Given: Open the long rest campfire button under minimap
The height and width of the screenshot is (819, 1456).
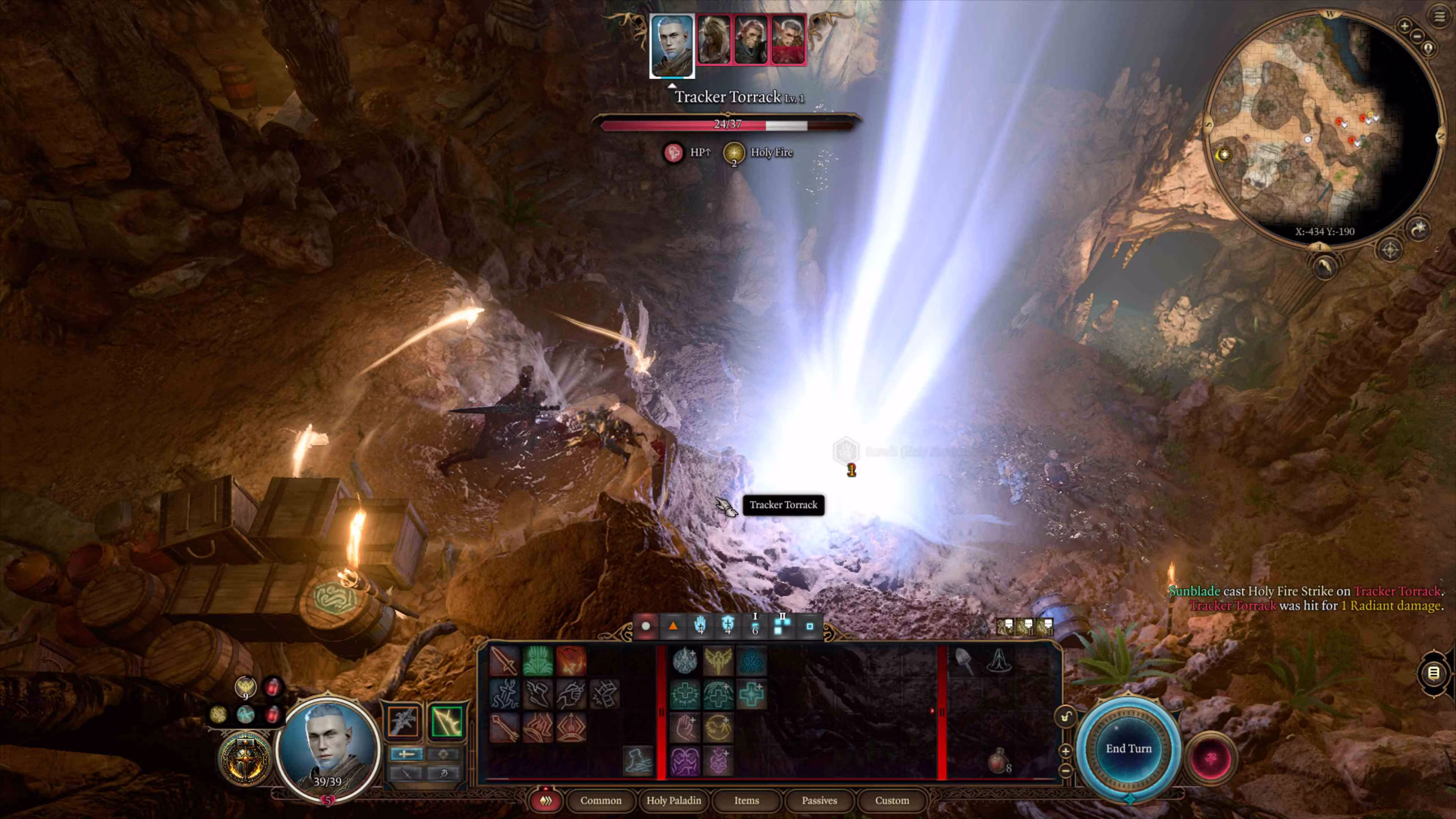Looking at the screenshot, I should 1324,266.
